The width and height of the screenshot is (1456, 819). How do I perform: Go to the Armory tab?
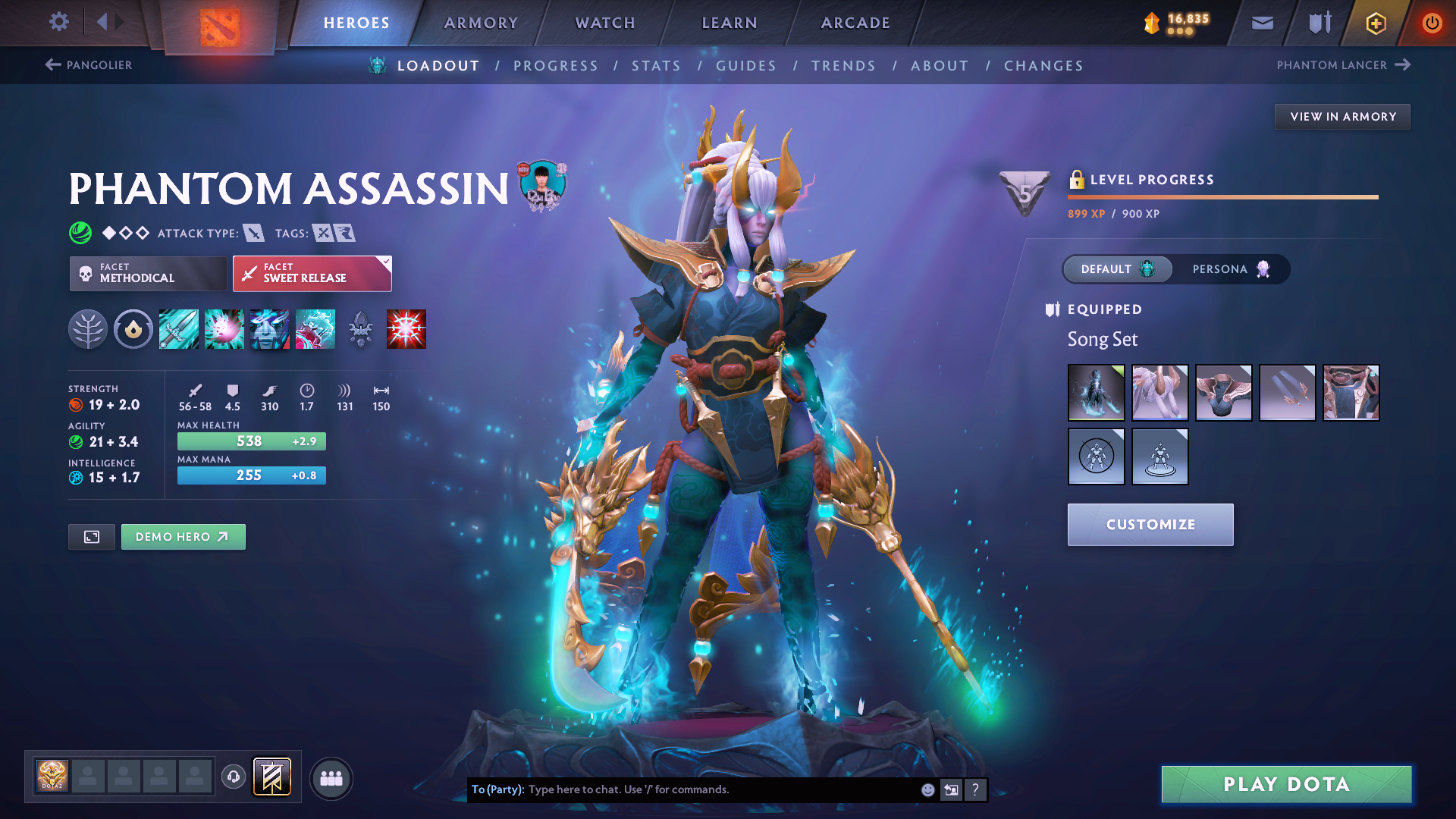pos(481,23)
